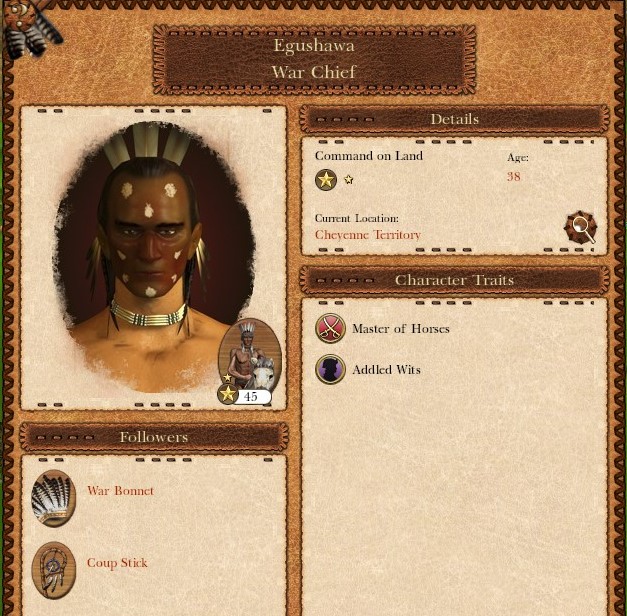Select the Master of Horses trait icon
Screen dimensions: 627x616
coord(330,328)
